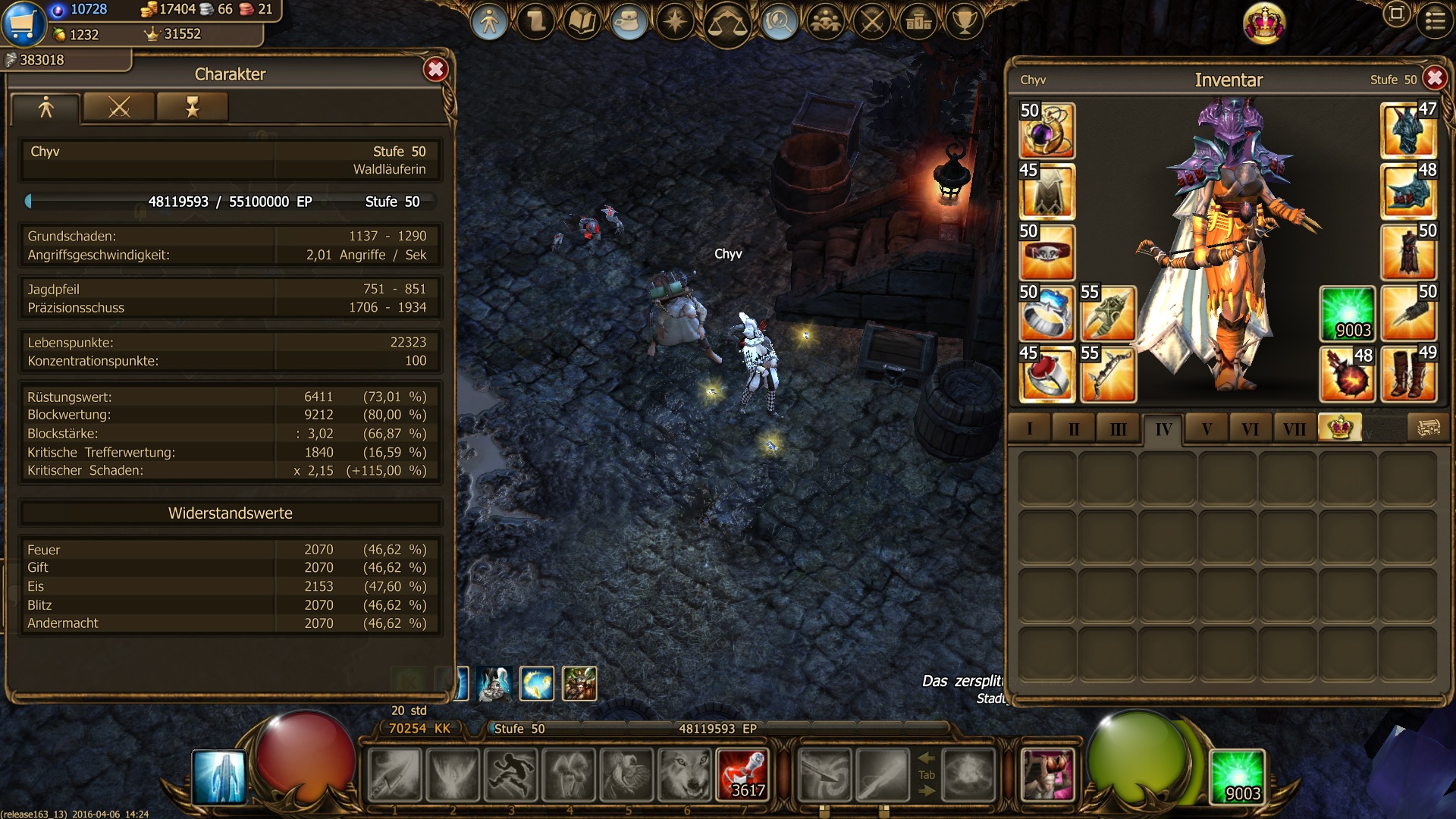This screenshot has height=819, width=1456.
Task: Select the equipped purple amulet slot
Action: 1046,131
